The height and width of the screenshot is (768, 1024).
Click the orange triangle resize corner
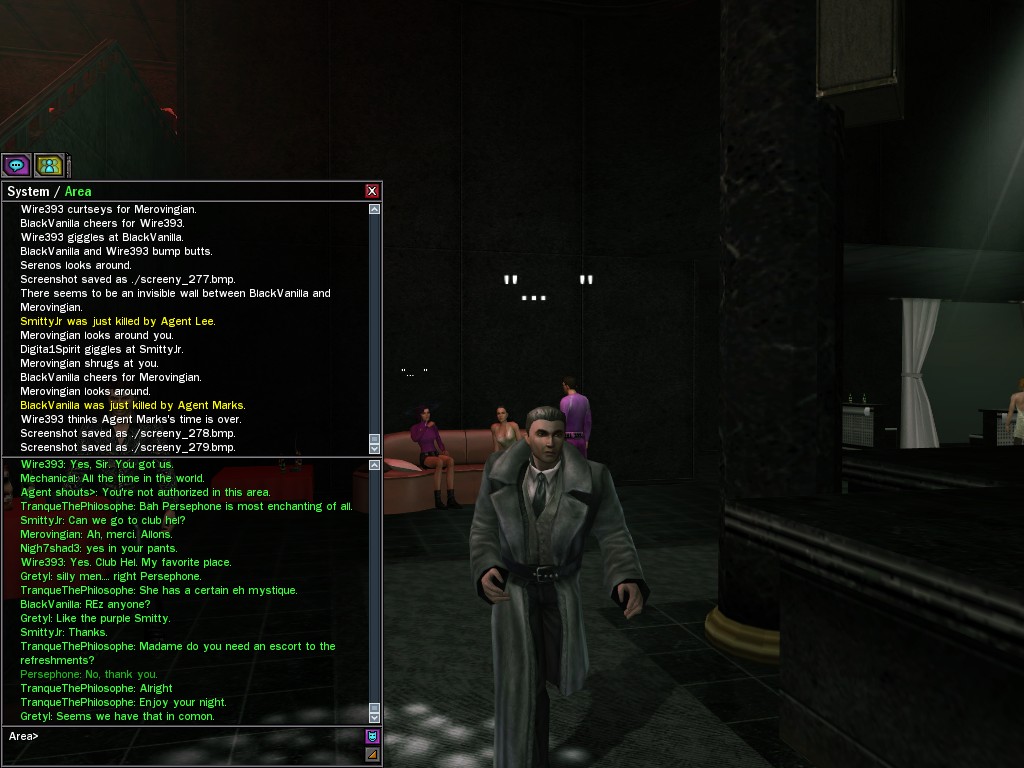point(373,755)
